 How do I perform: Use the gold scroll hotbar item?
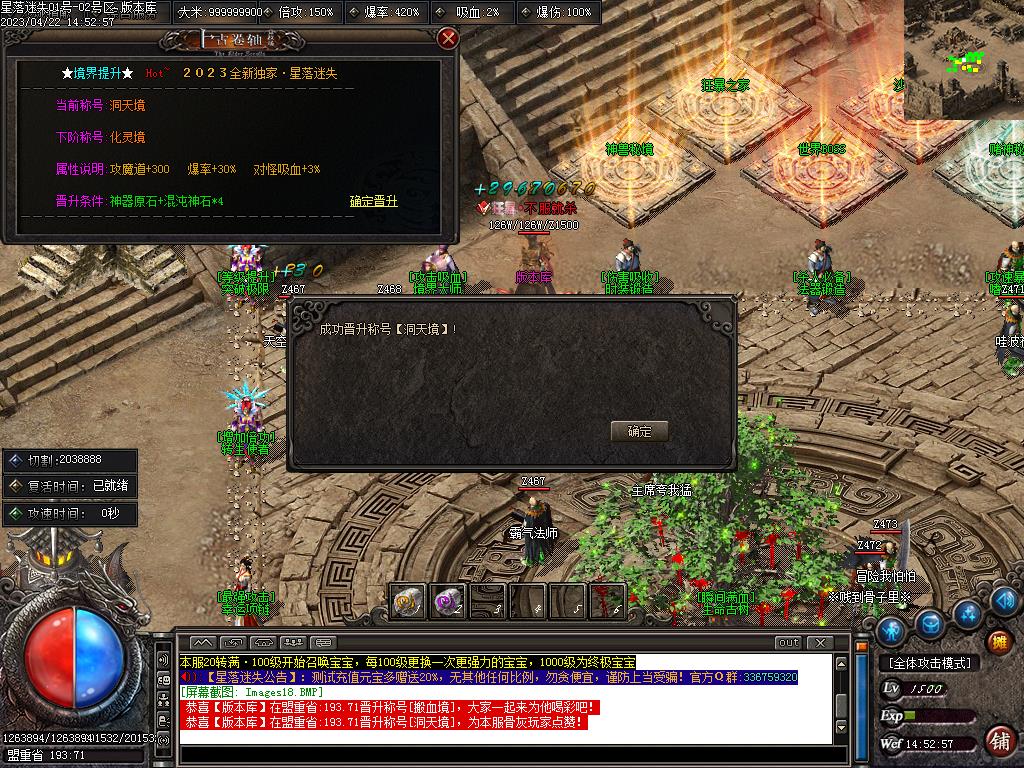407,601
